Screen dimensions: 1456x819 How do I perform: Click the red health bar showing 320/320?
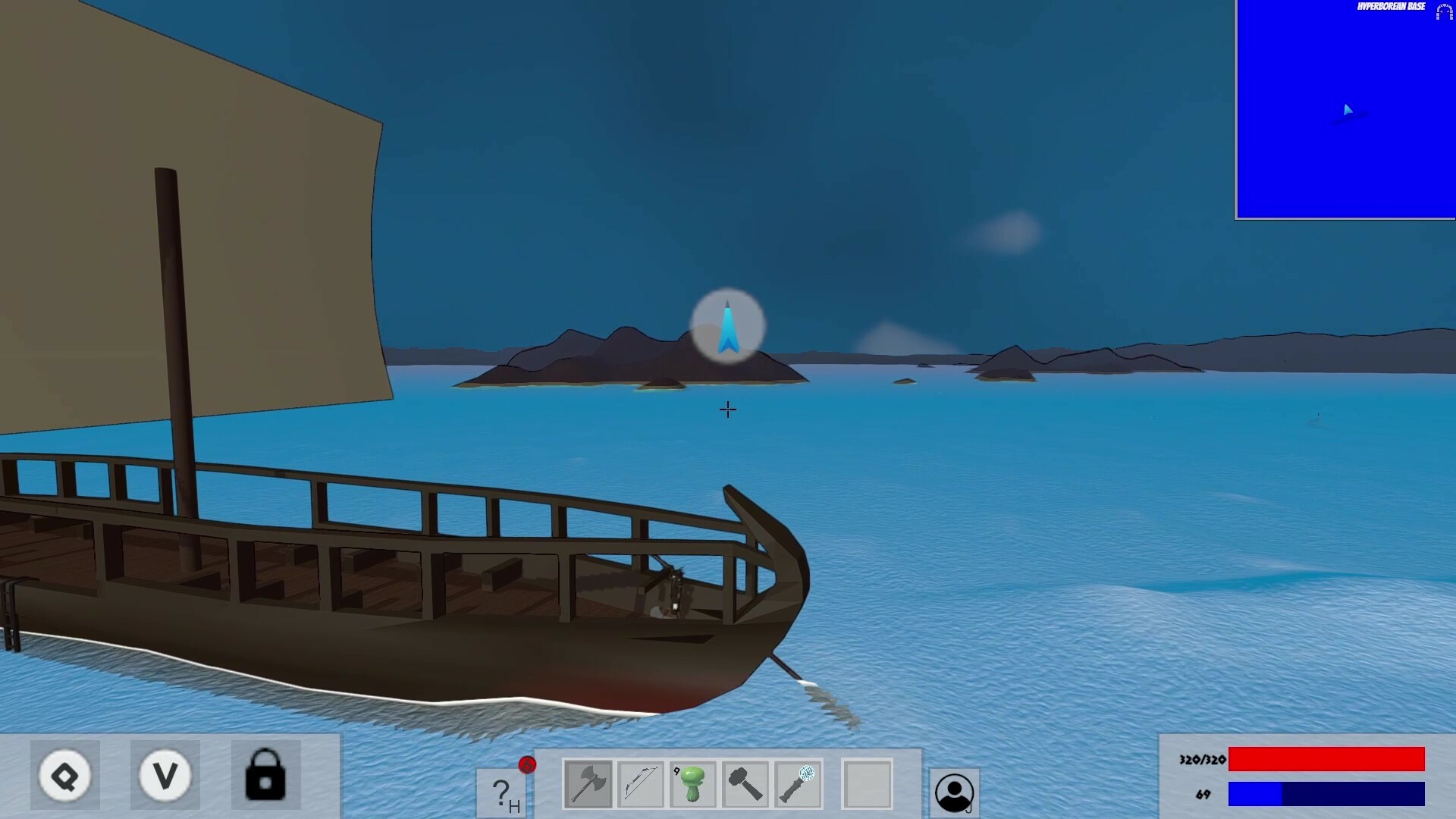pos(1327,758)
